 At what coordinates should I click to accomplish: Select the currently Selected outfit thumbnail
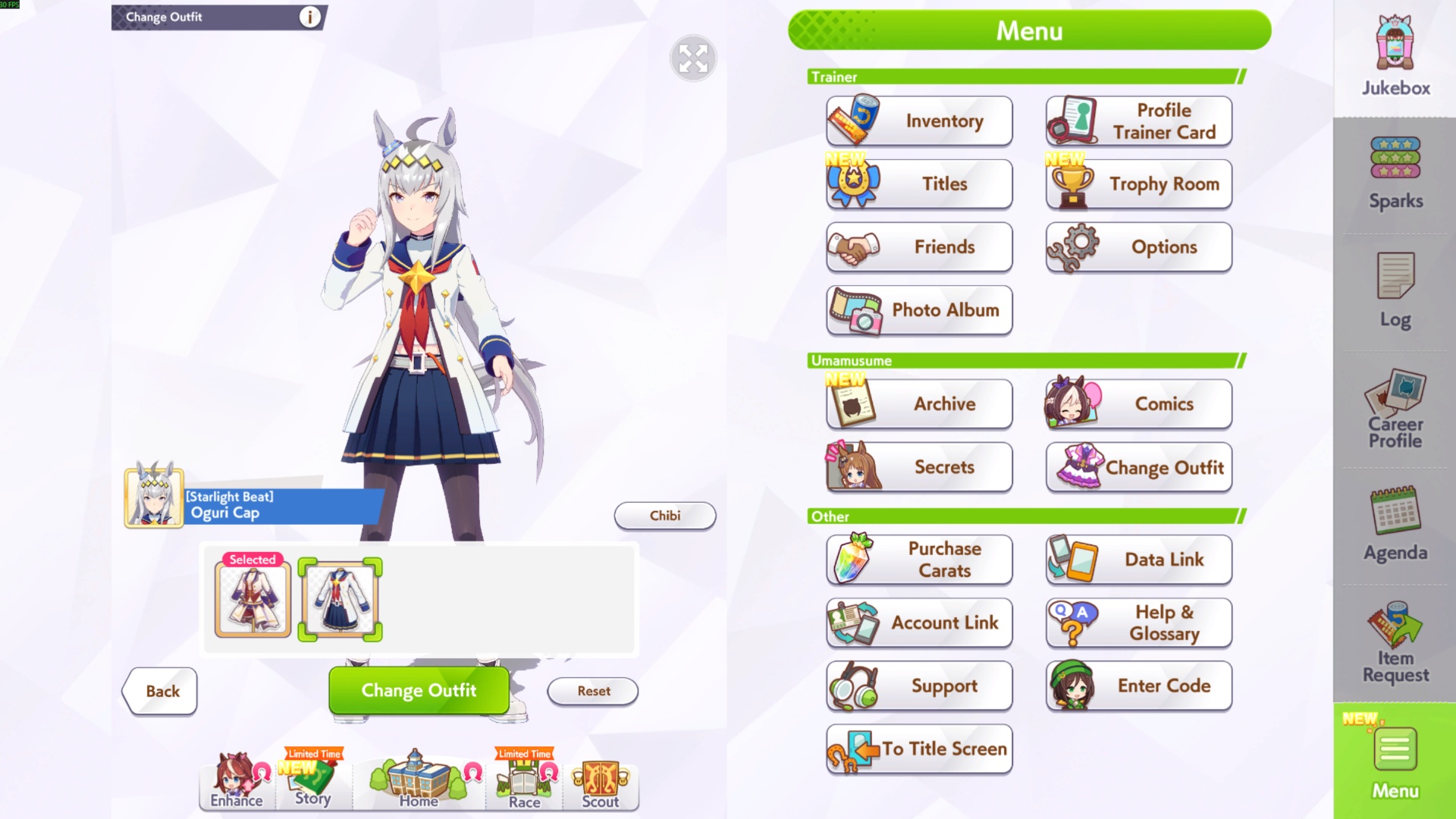[253, 599]
